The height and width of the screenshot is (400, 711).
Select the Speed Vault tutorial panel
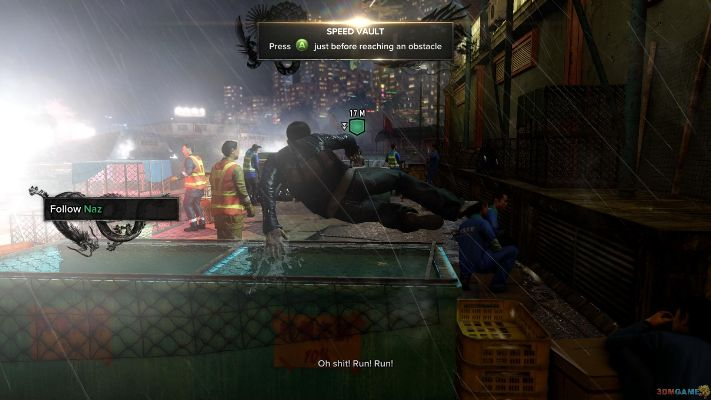tap(356, 40)
